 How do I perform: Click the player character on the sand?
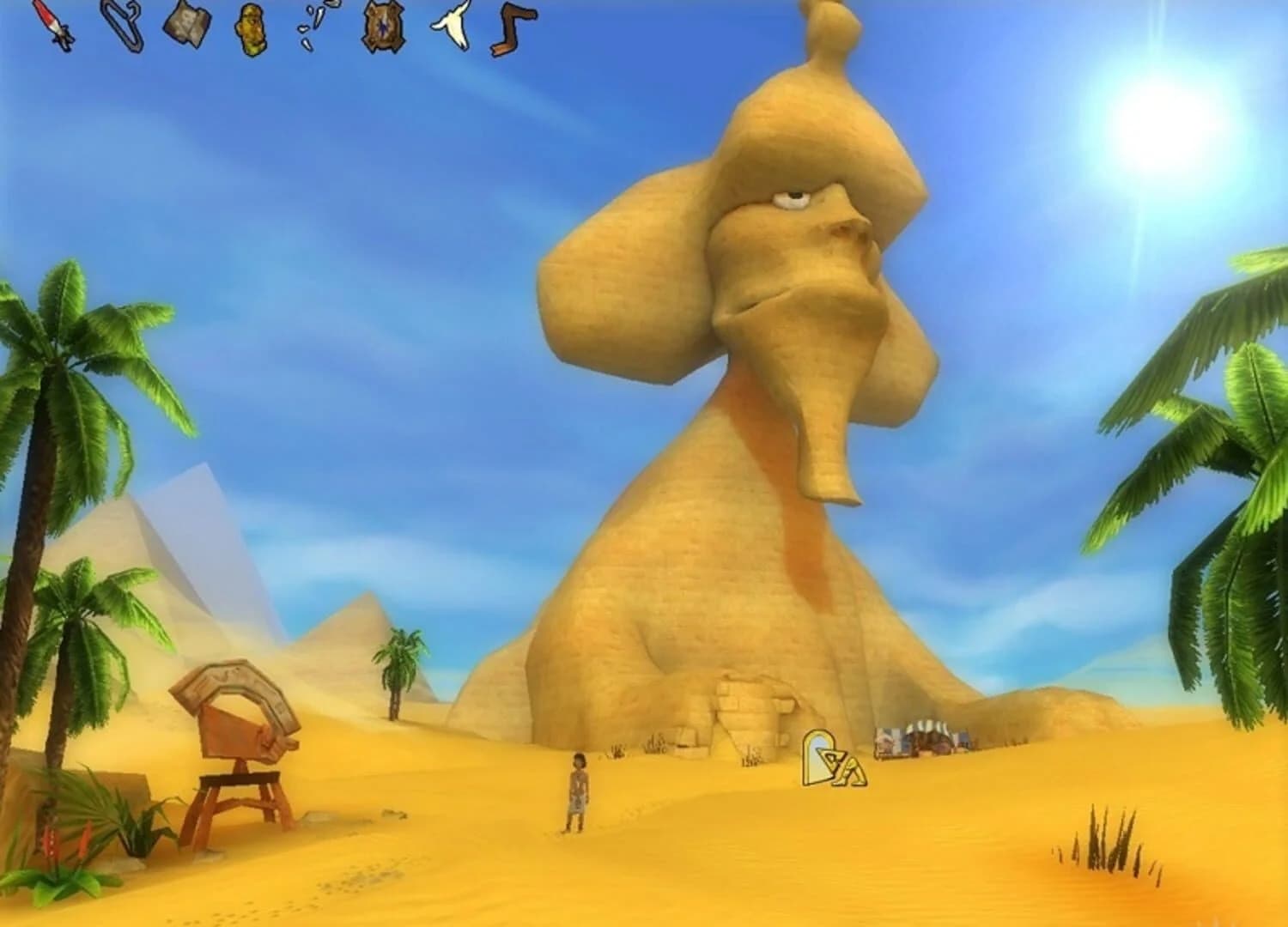pos(579,794)
